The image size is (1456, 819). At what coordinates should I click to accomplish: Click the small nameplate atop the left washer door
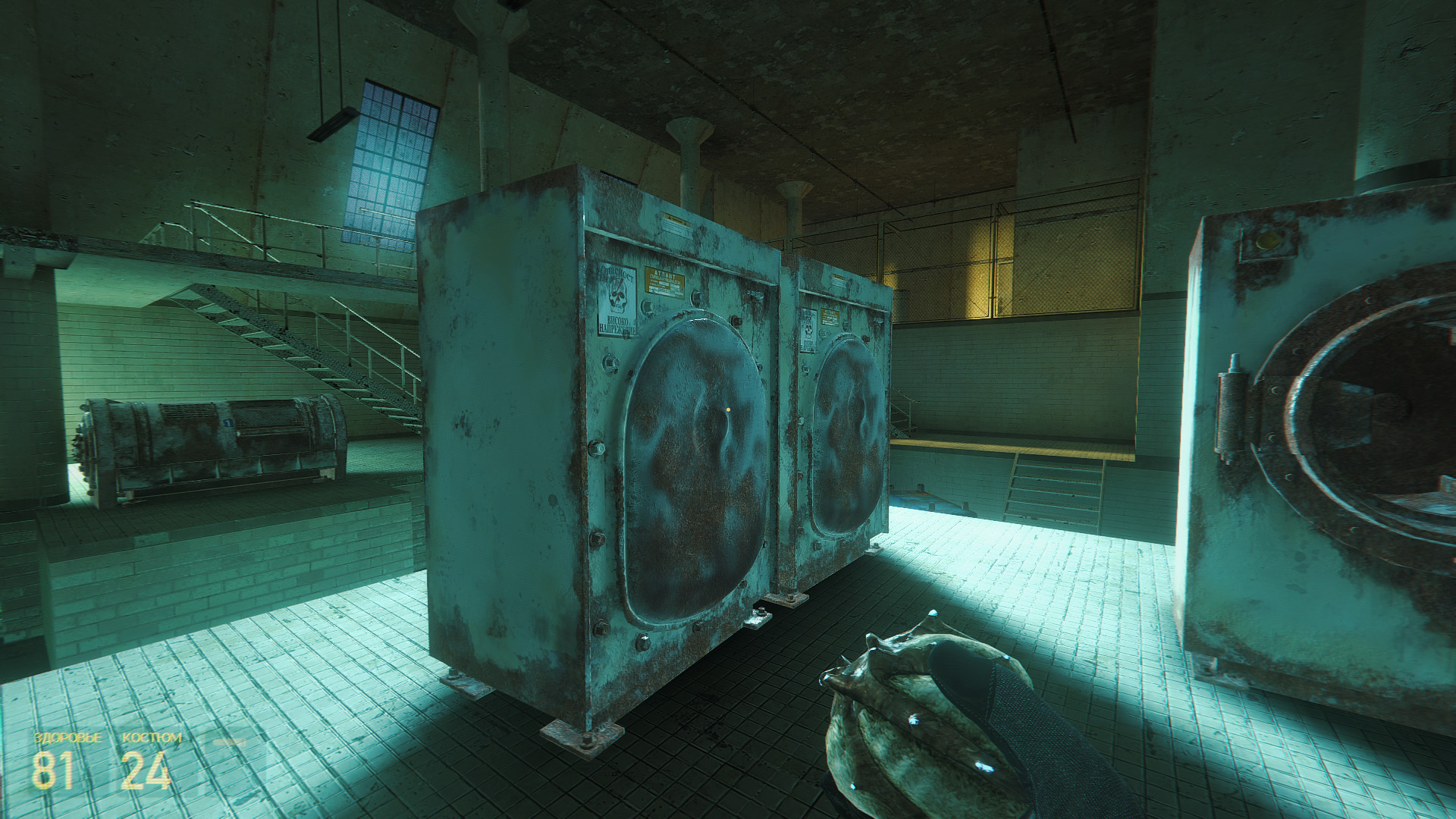673,217
